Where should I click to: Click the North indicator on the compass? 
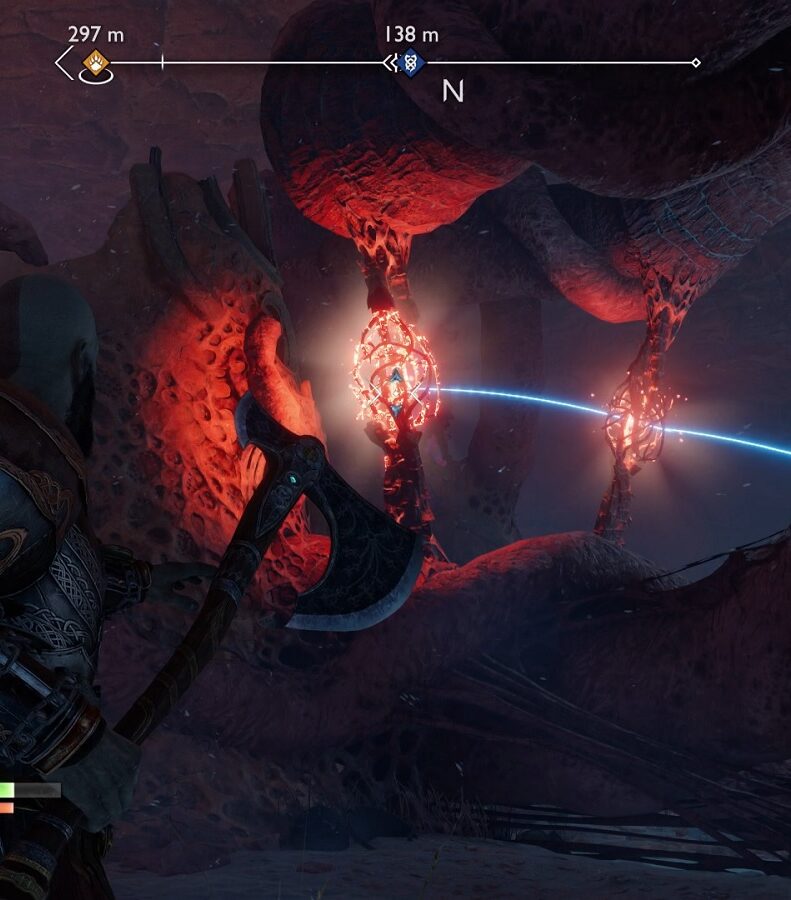[x=453, y=92]
